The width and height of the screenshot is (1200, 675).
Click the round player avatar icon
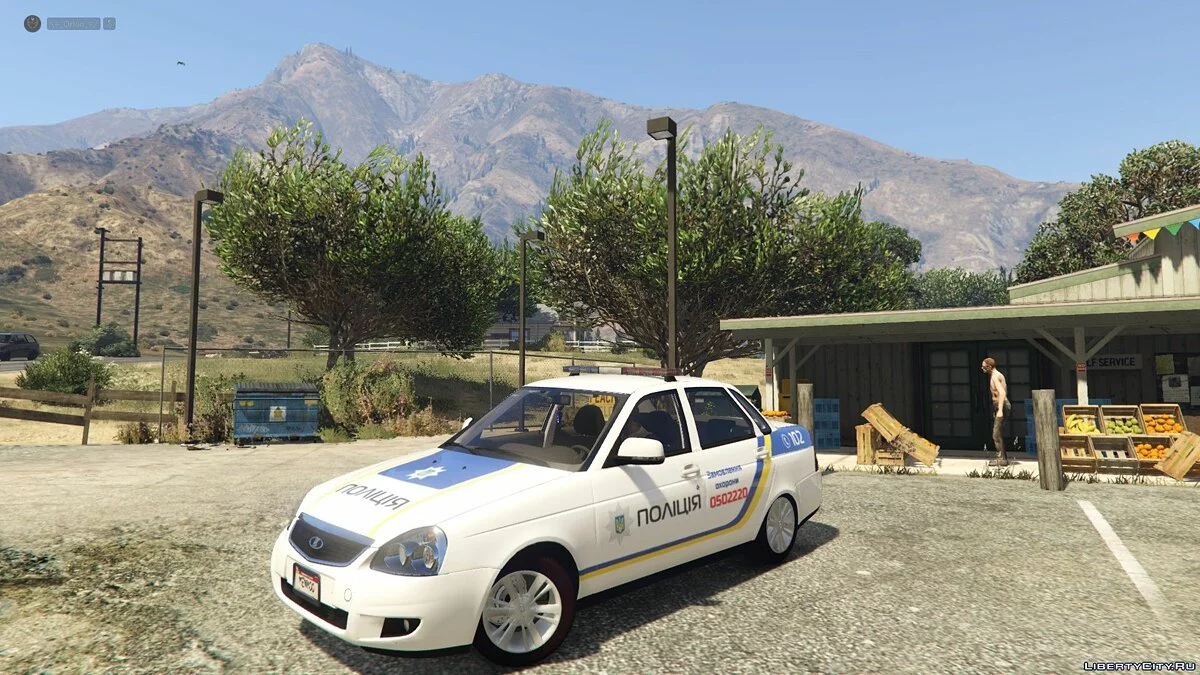coord(33,23)
